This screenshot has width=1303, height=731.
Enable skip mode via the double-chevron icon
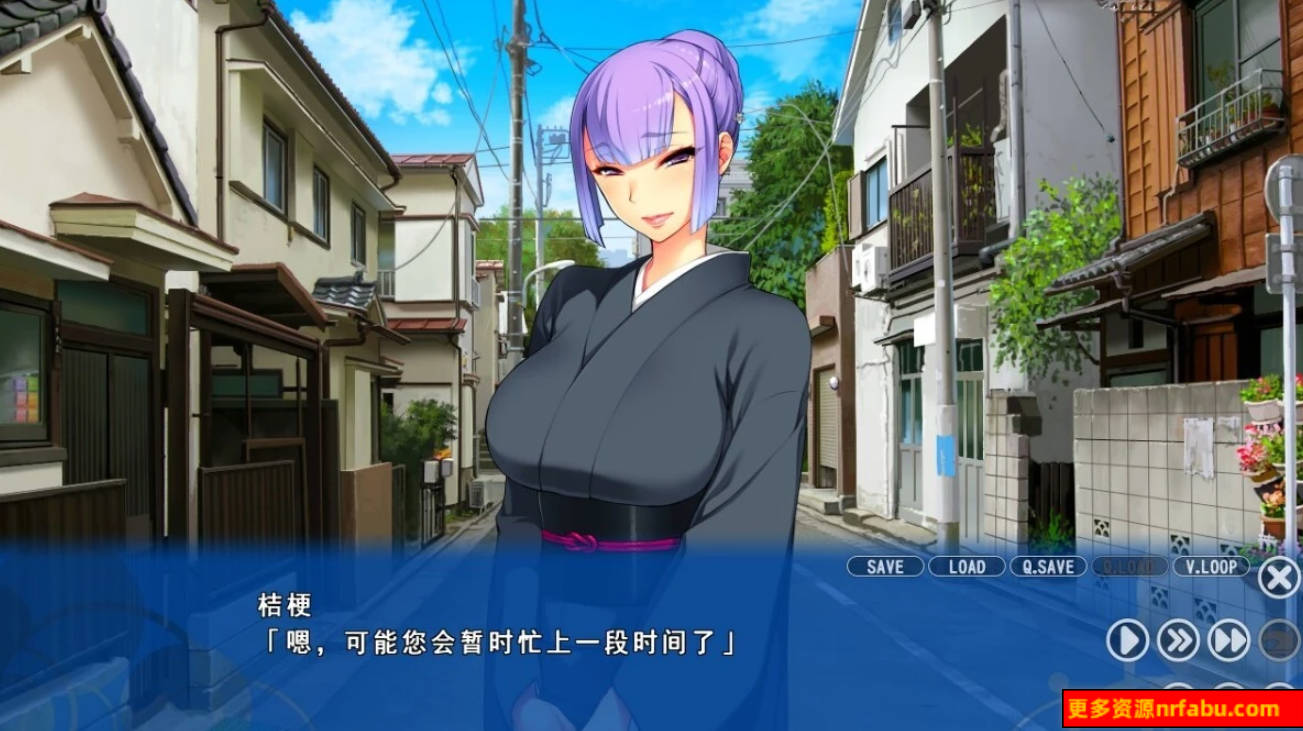(1181, 640)
